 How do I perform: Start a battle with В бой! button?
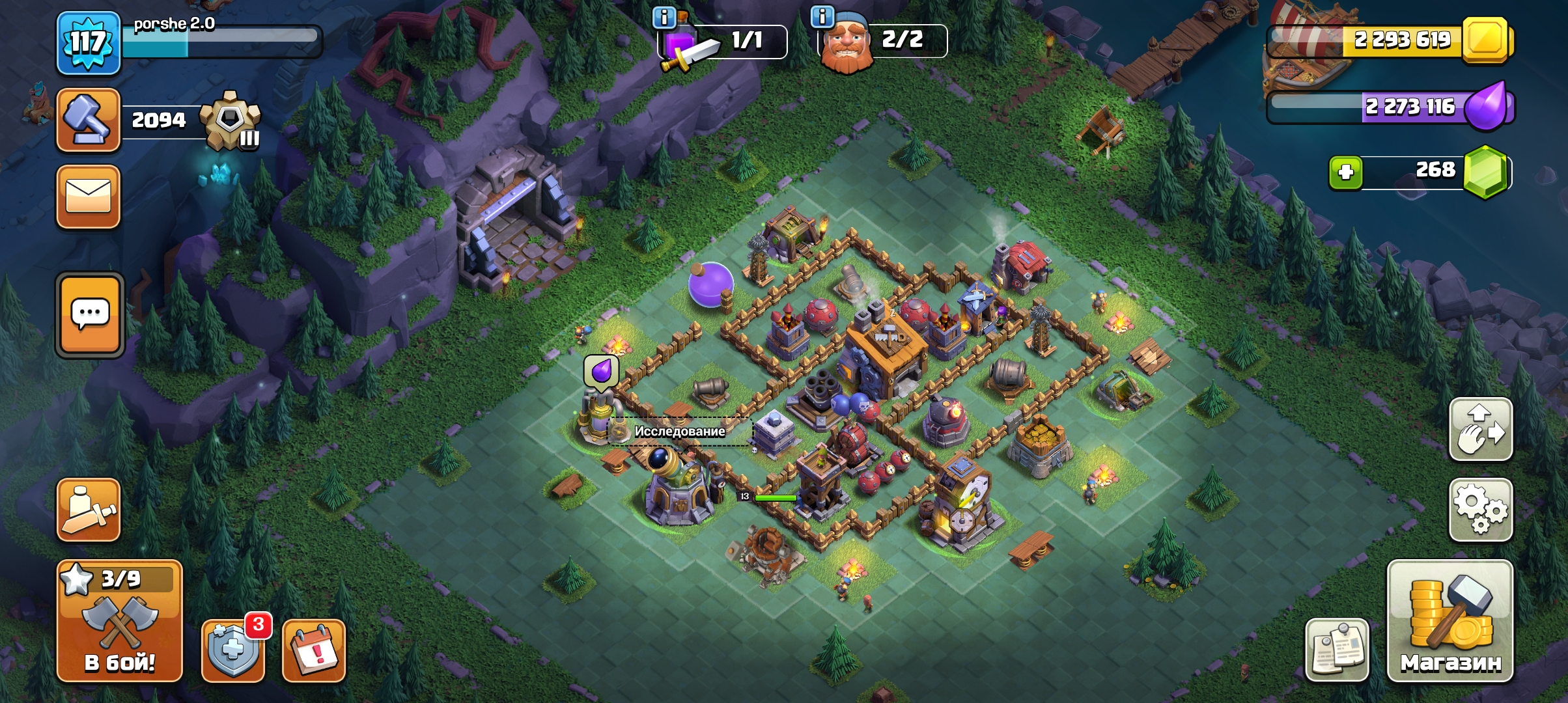(x=120, y=622)
